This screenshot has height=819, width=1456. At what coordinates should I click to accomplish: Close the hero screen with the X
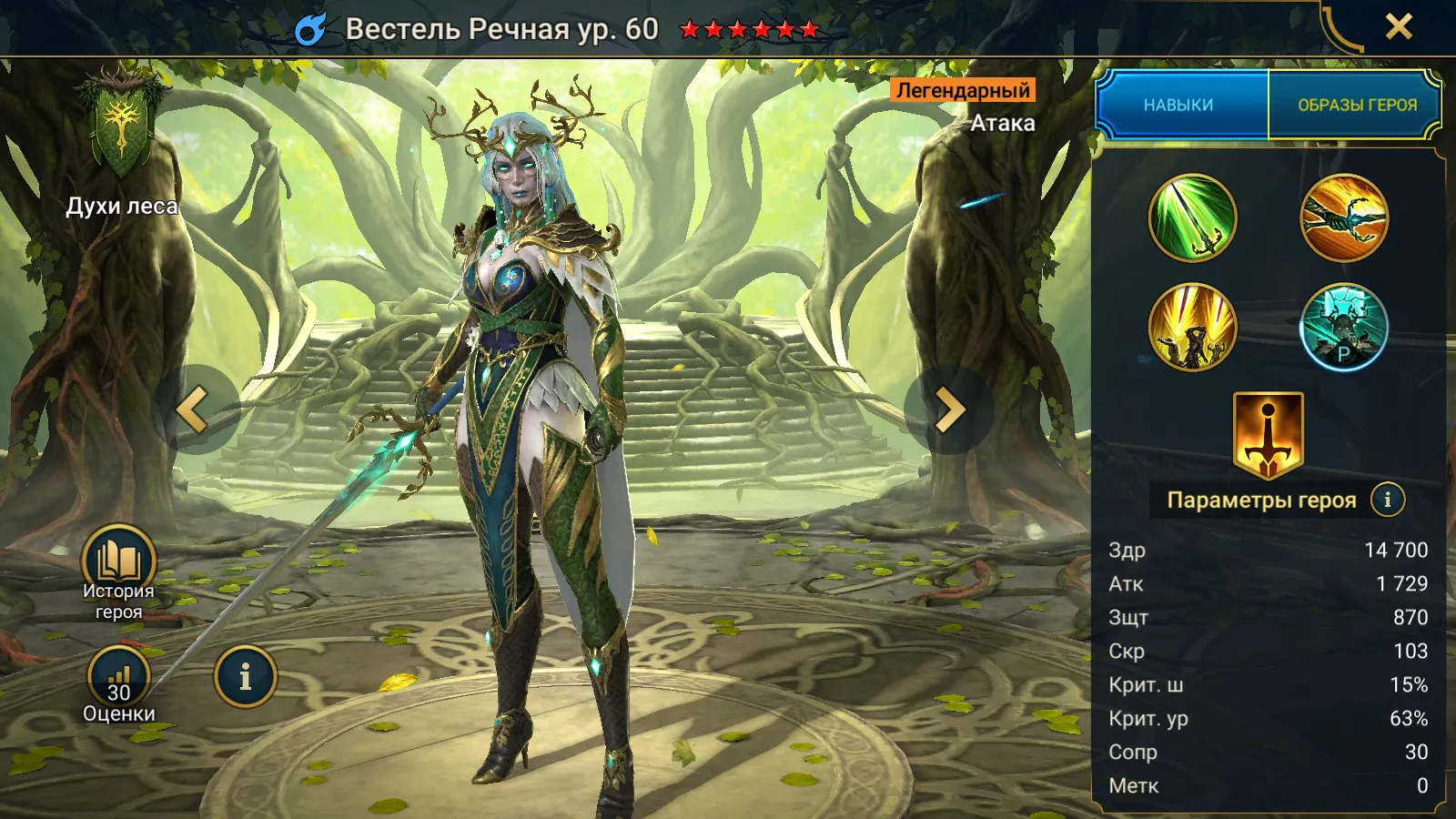(1399, 27)
